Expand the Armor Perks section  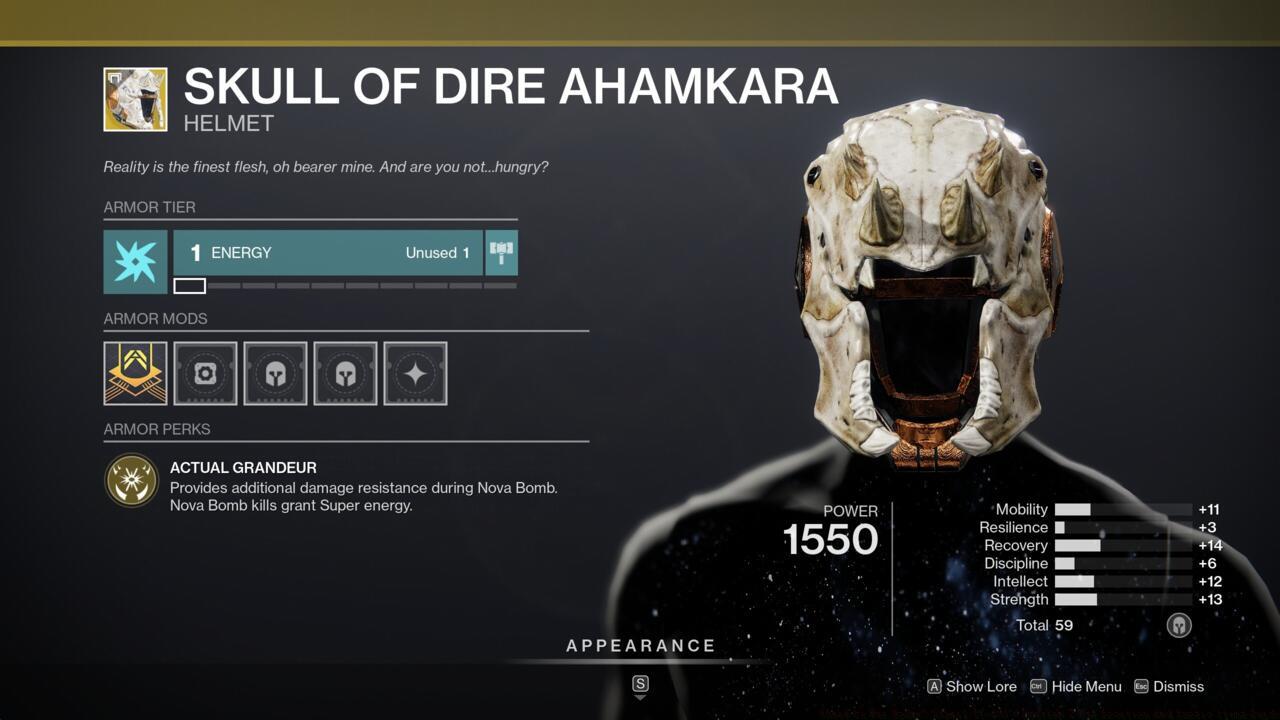pyautogui.click(x=156, y=429)
